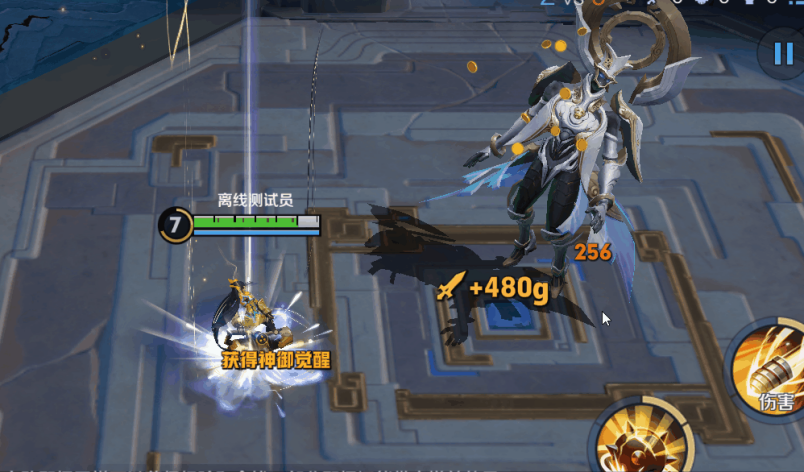Activate the 伤害 bullet skill

click(x=772, y=368)
